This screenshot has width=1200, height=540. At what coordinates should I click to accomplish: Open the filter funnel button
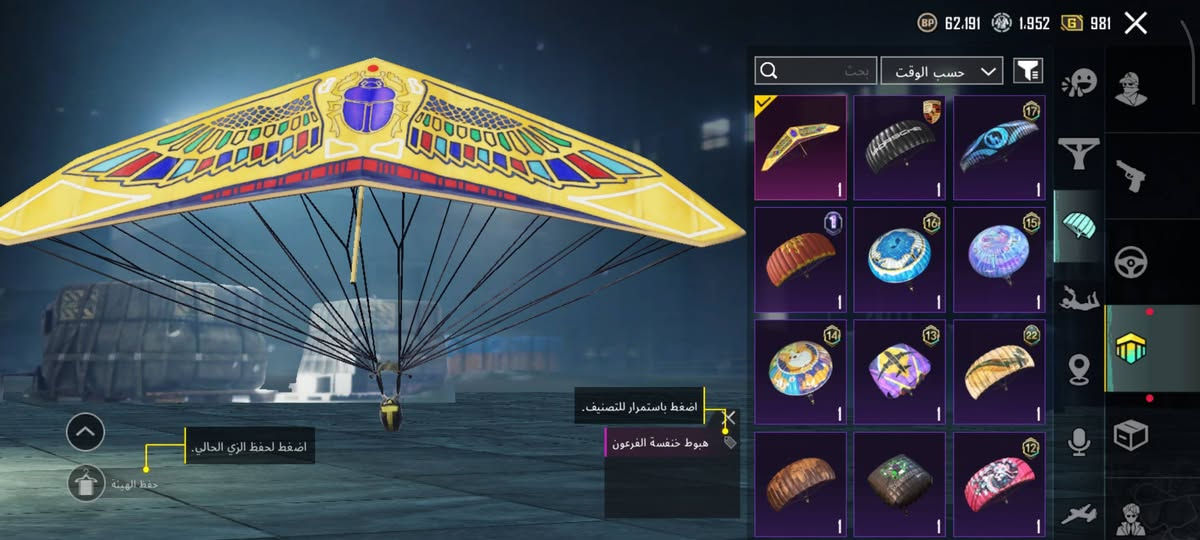1027,70
